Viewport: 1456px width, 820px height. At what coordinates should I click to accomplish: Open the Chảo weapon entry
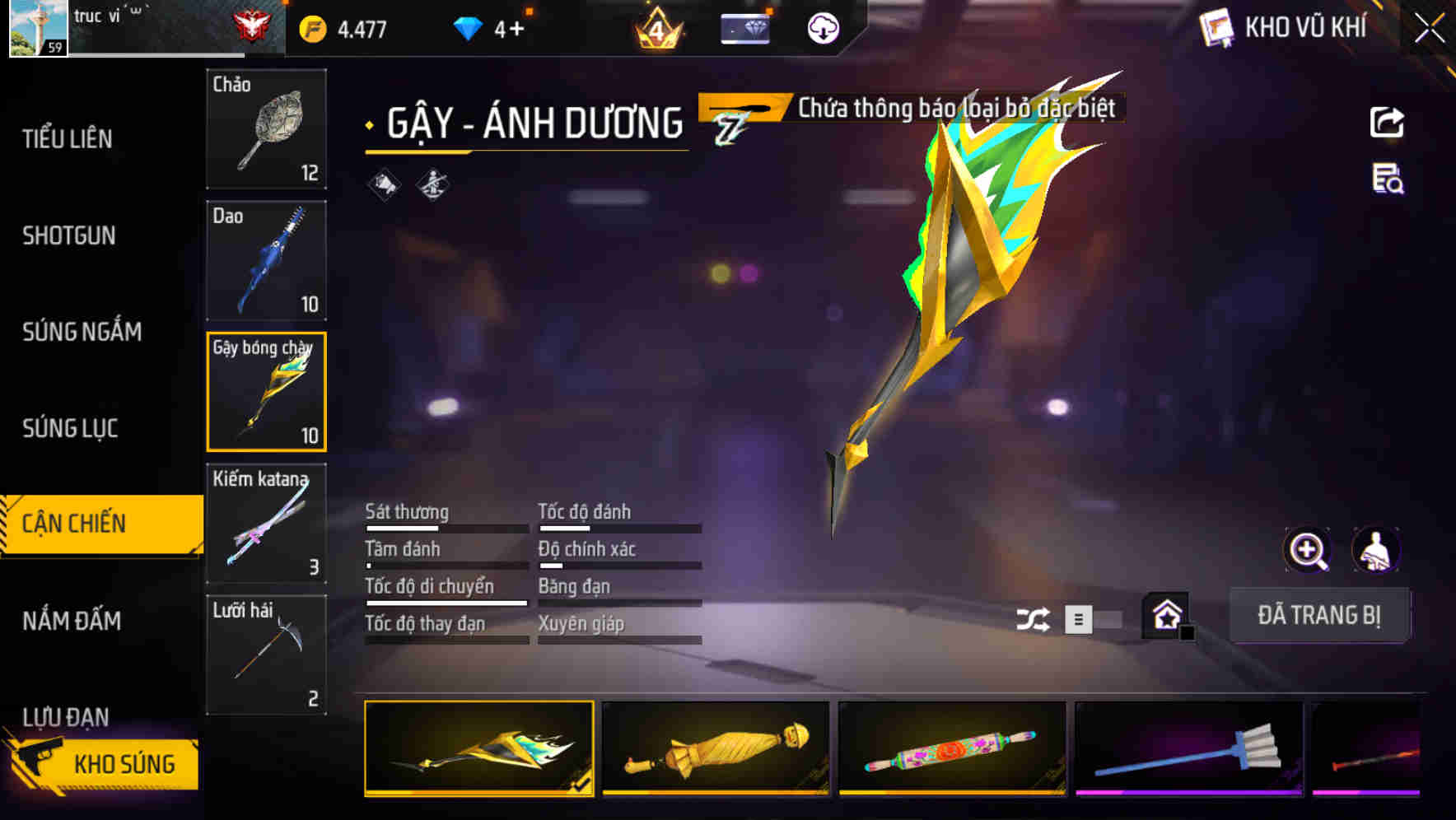(265, 129)
